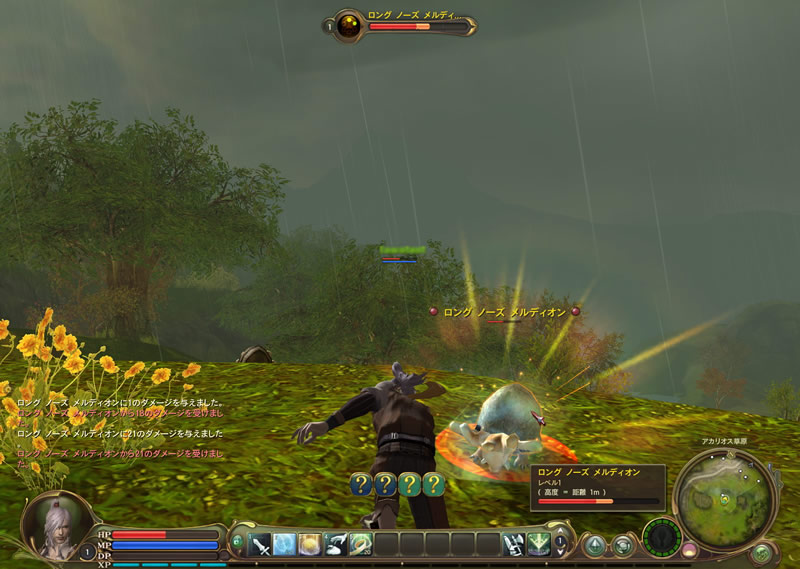800x569 pixels.
Task: Click the green button below the minimap
Action: pyautogui.click(x=761, y=551)
